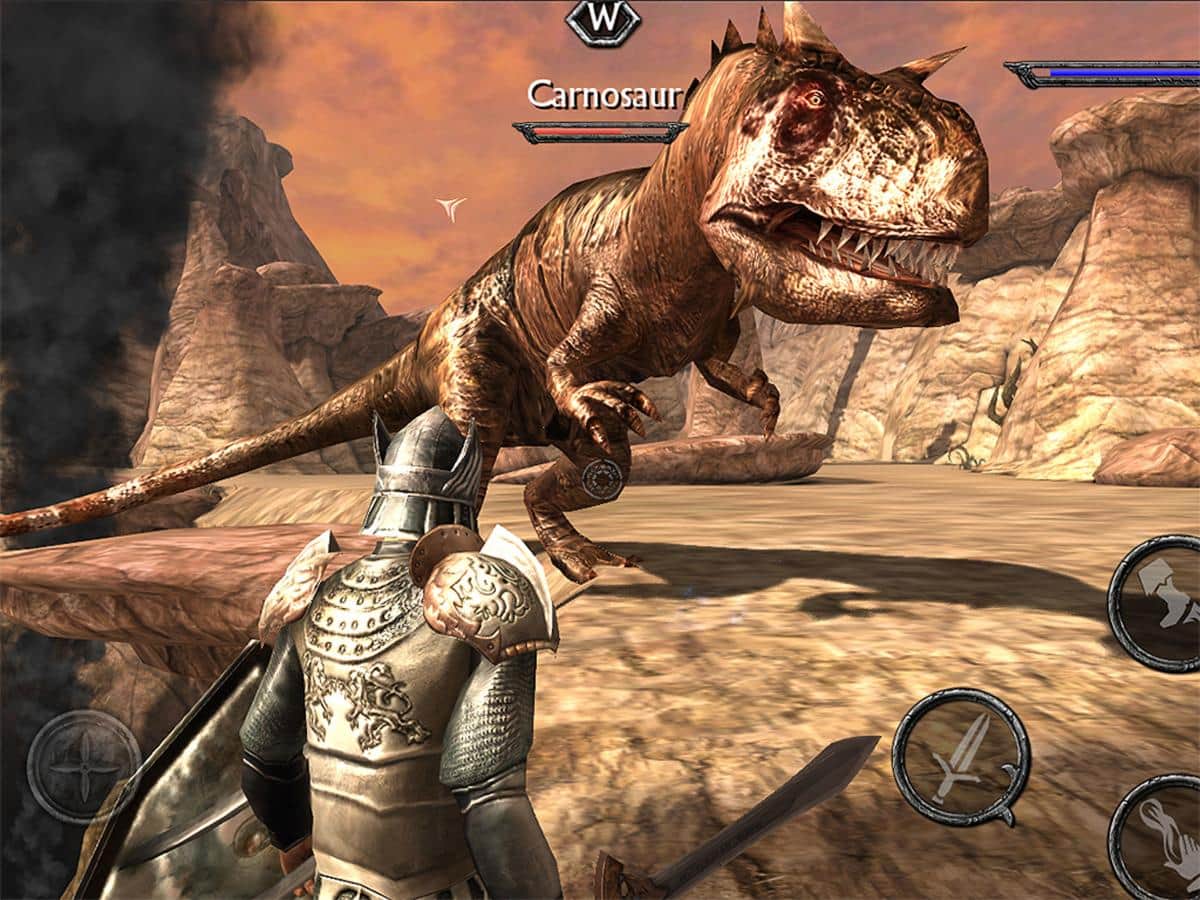Tap the sword attack button
The image size is (1200, 900).
tap(960, 758)
